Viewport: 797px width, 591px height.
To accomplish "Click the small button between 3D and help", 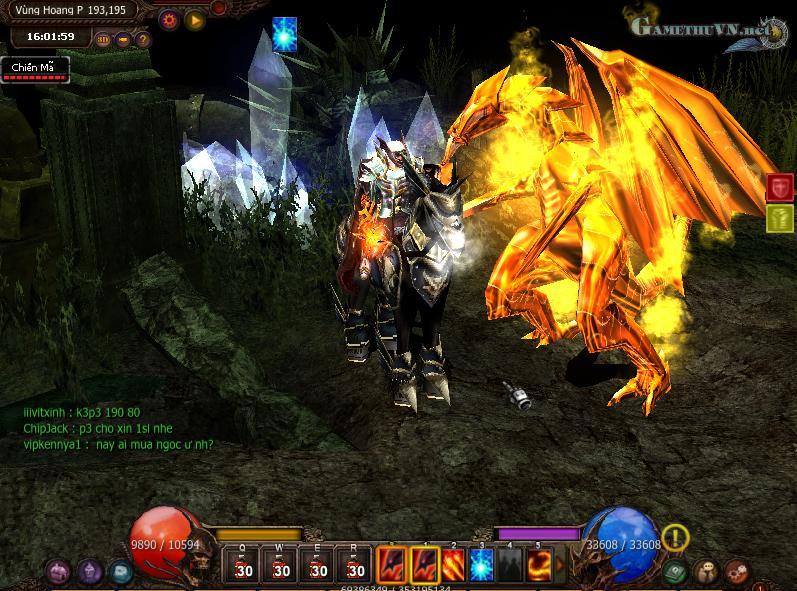I will (x=123, y=40).
